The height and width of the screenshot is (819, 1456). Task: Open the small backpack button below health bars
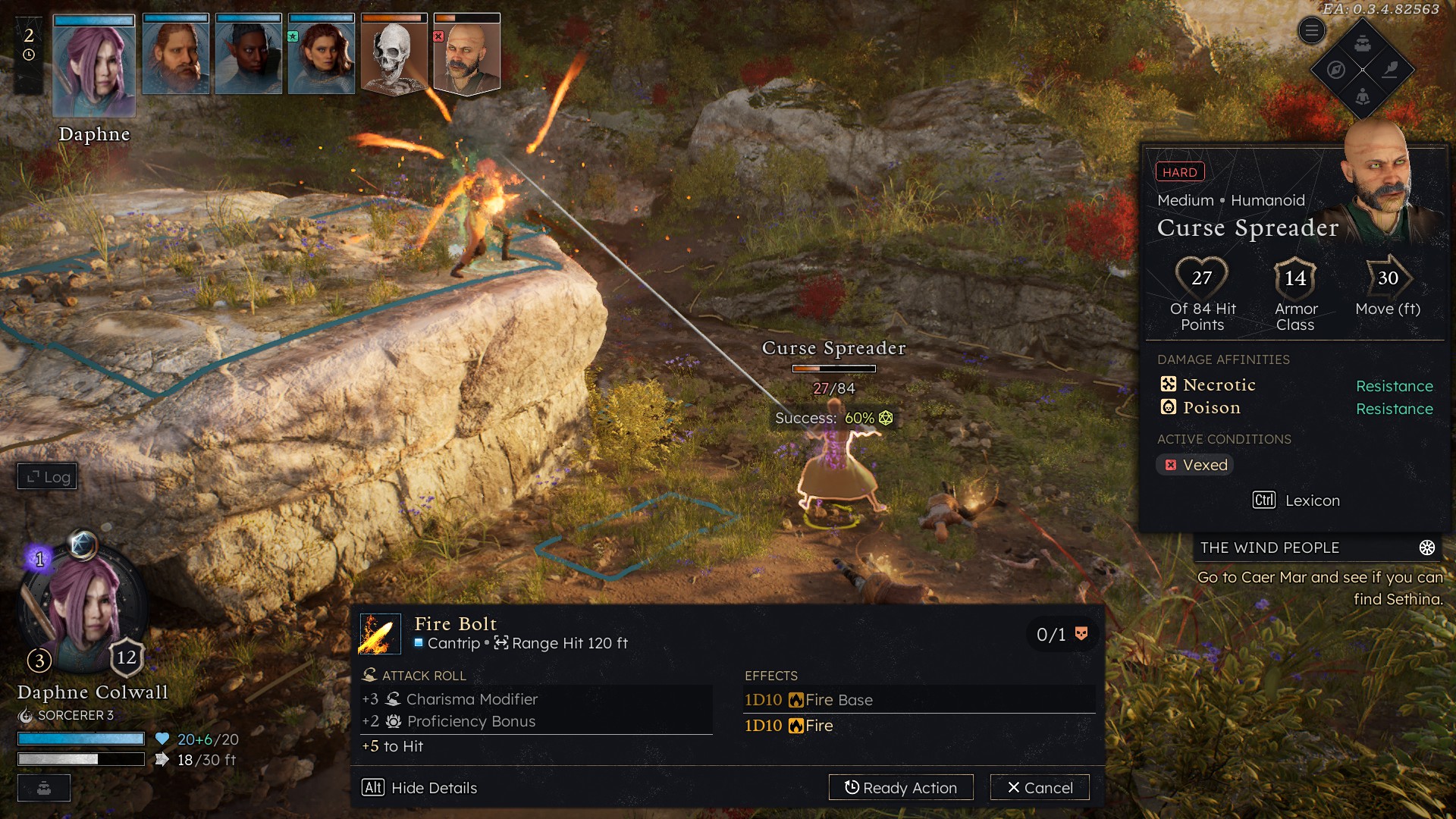44,788
